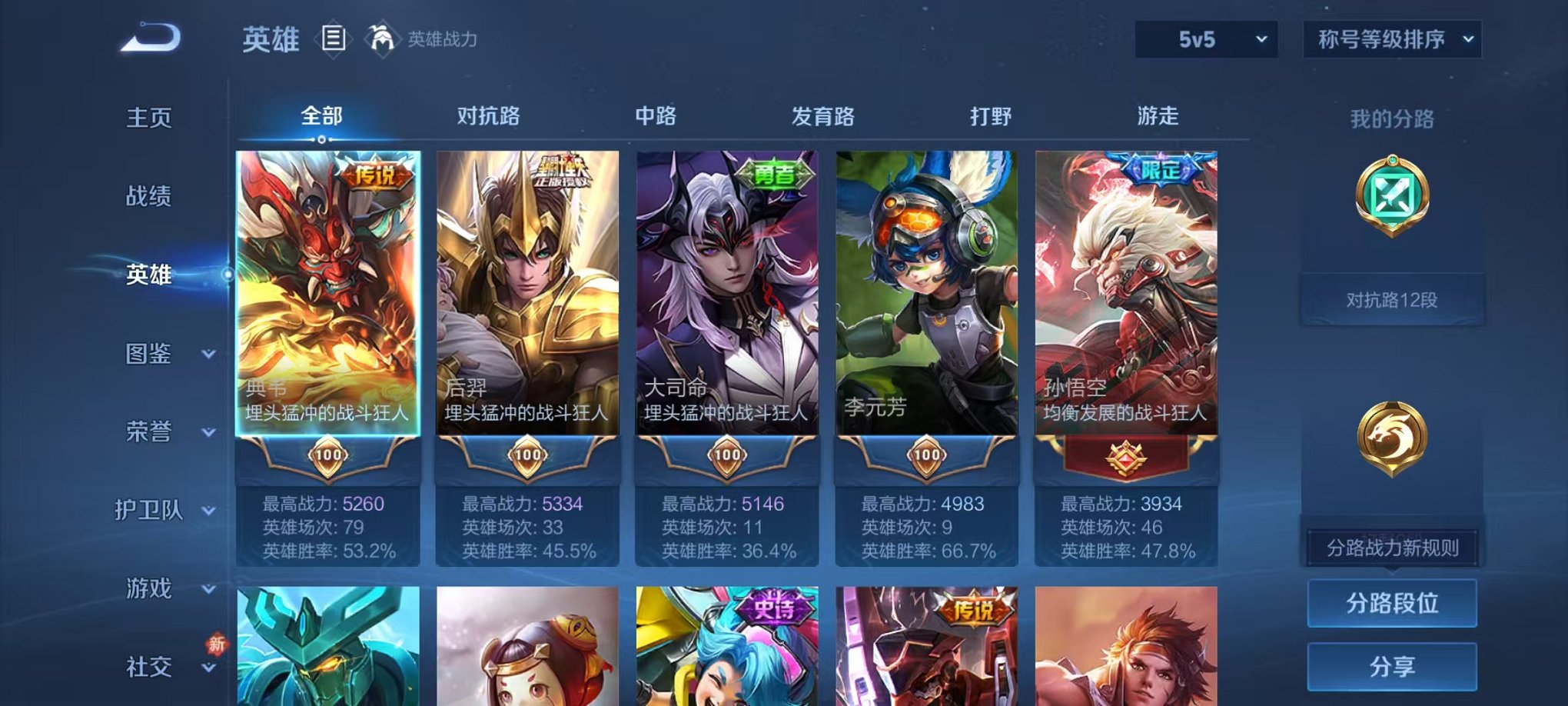
Task: Switch to the 打野 tab
Action: click(x=990, y=115)
